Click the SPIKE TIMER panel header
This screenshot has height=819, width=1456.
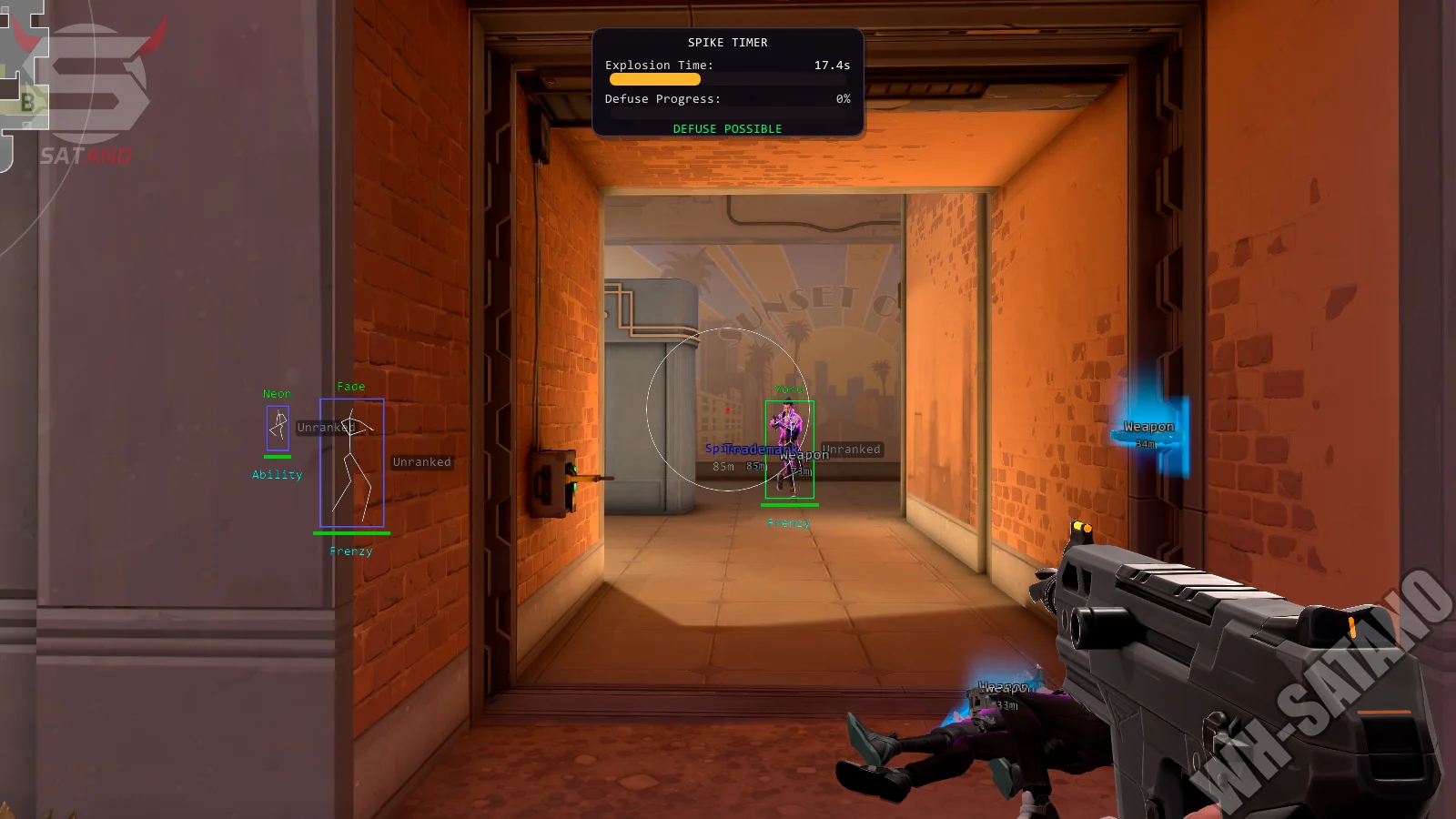point(728,42)
